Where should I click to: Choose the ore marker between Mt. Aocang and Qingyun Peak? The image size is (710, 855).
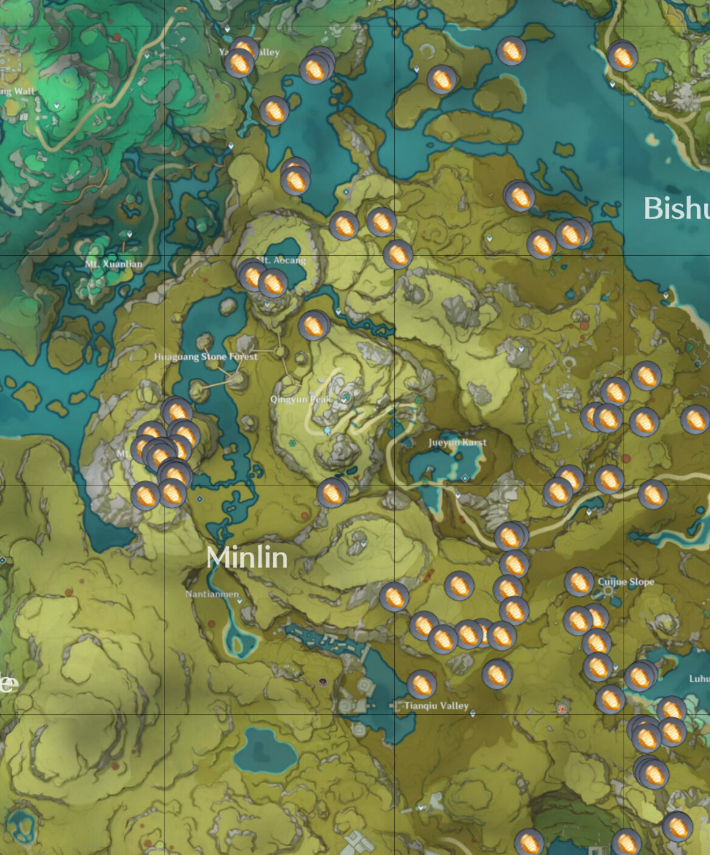click(x=314, y=325)
